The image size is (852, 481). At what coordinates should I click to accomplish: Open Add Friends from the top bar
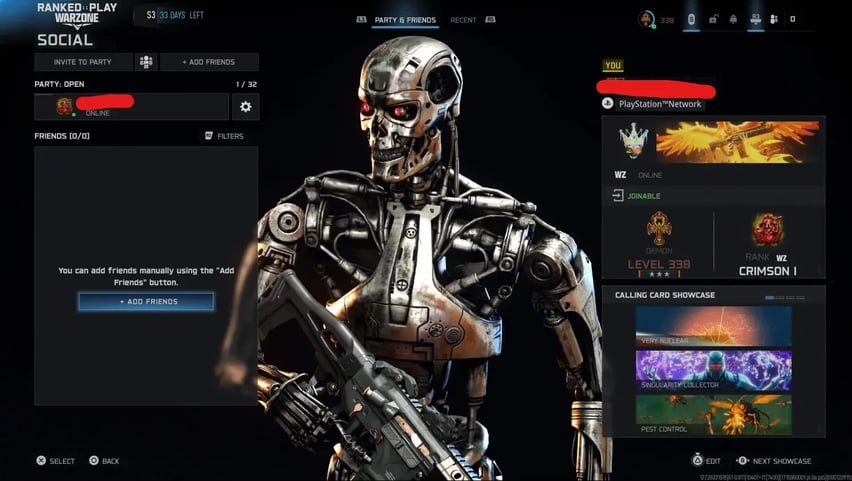(x=208, y=62)
